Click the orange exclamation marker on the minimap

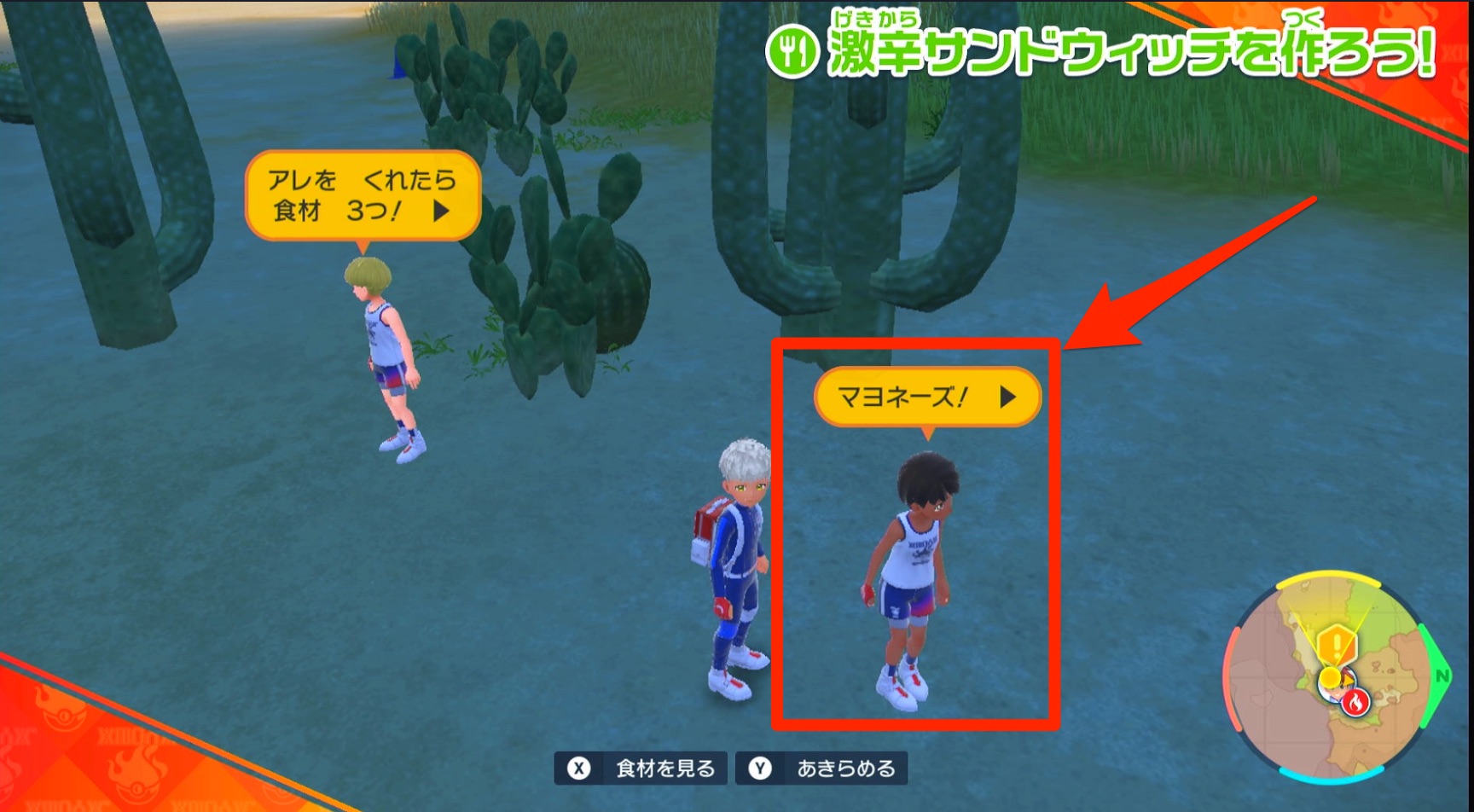pos(1337,644)
